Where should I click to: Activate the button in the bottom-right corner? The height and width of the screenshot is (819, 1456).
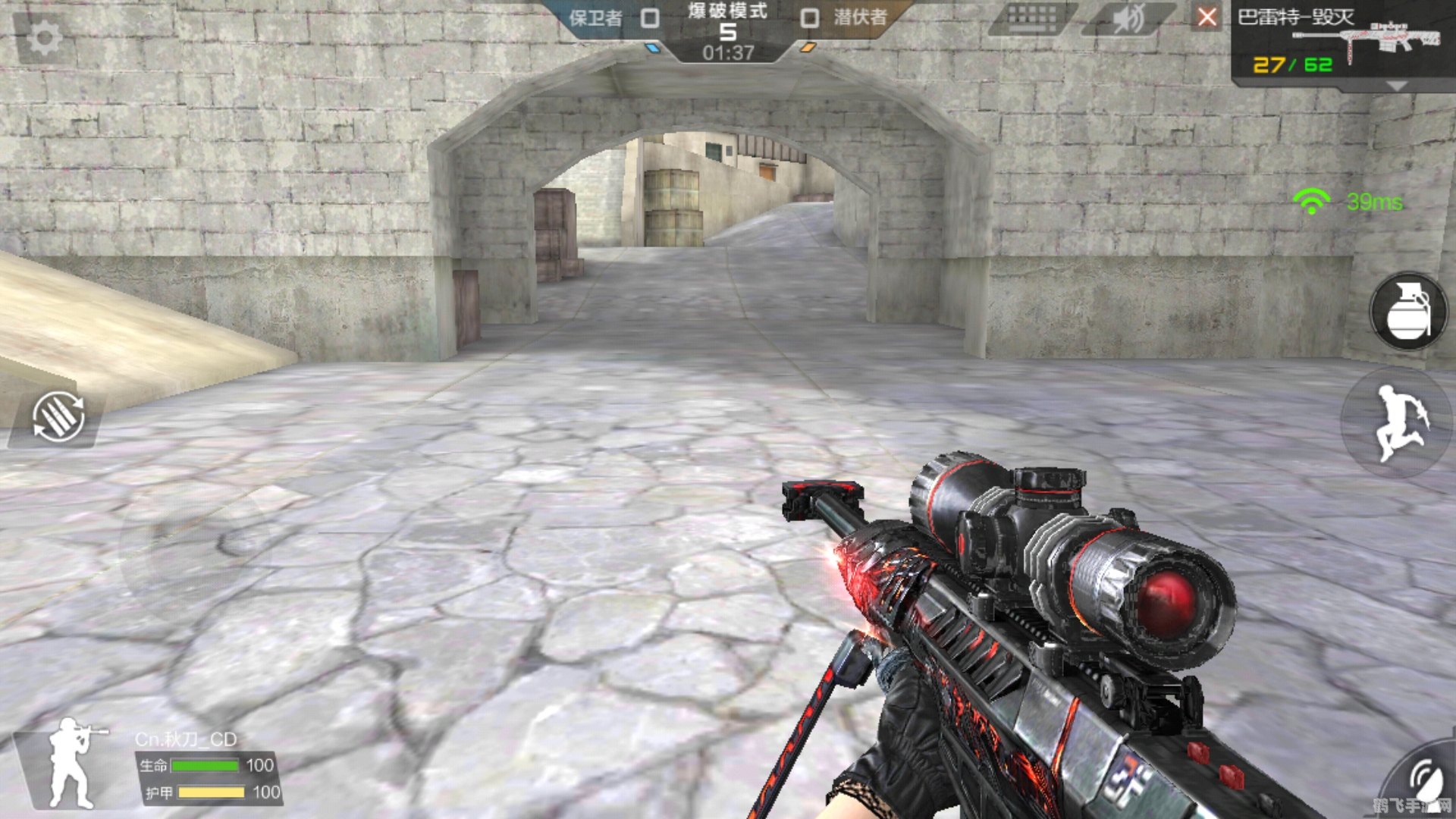[1426, 781]
